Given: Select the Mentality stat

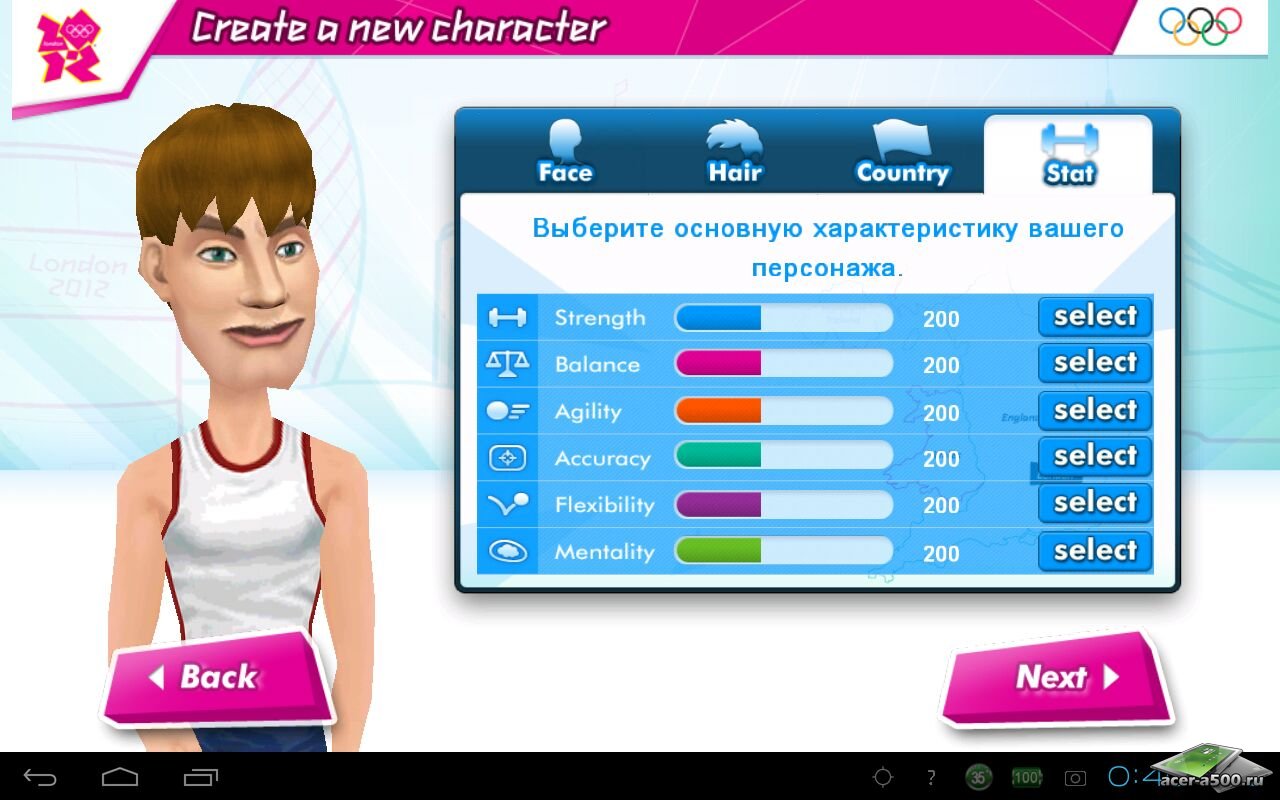Looking at the screenshot, I should click(x=1095, y=551).
